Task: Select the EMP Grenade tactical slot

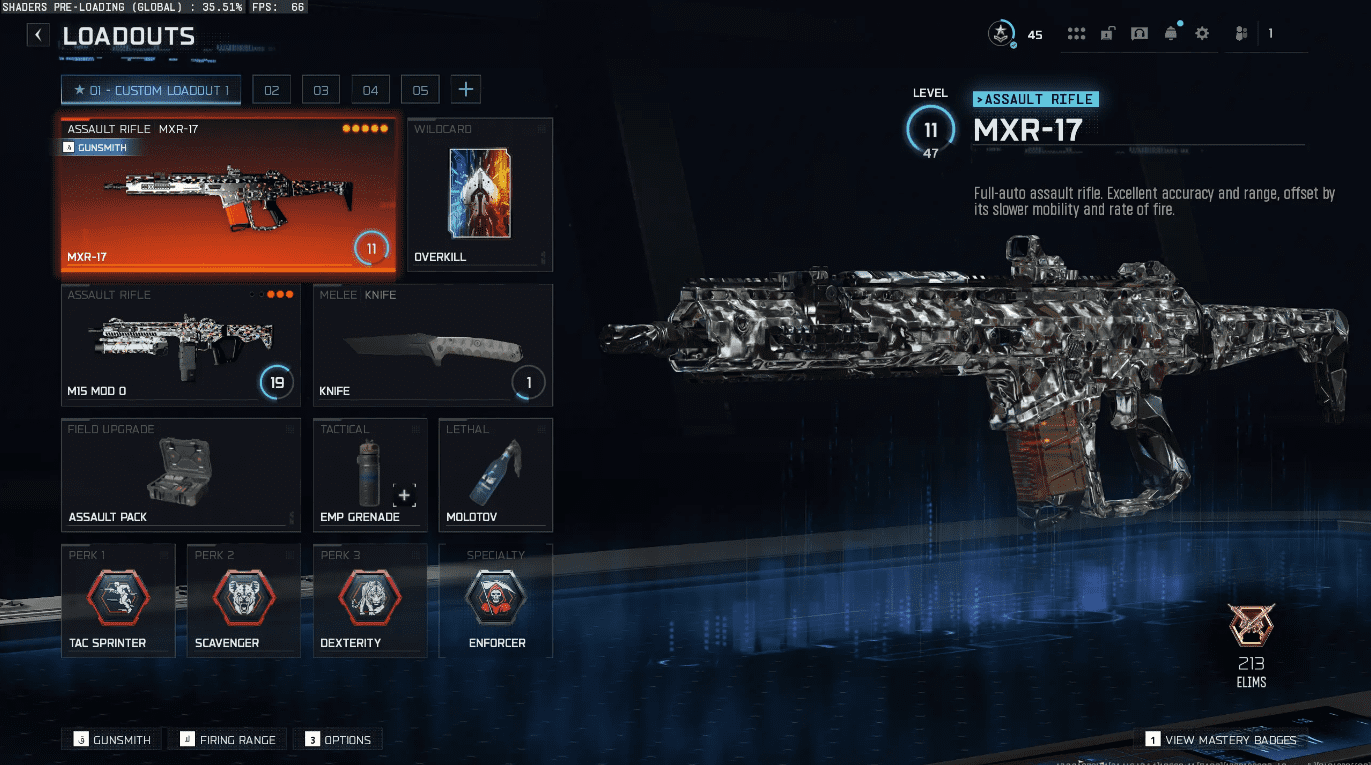Action: [x=370, y=475]
